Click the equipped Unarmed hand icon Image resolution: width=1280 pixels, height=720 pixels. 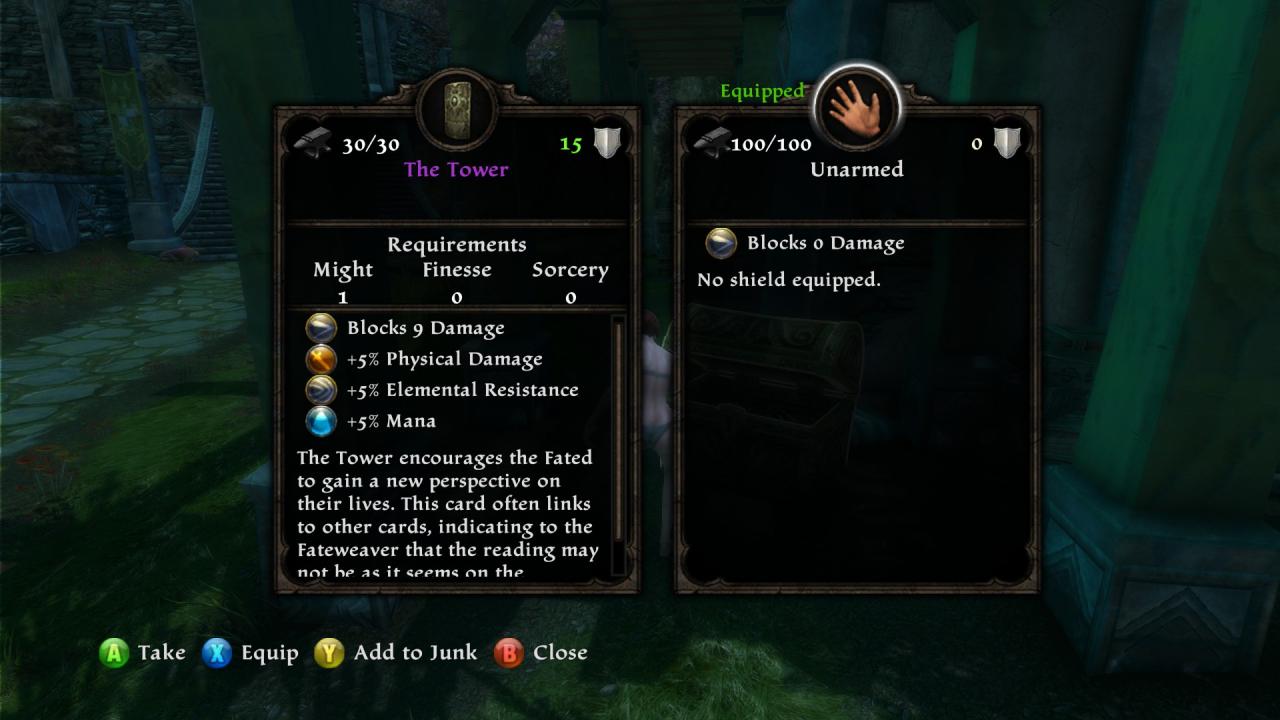857,108
